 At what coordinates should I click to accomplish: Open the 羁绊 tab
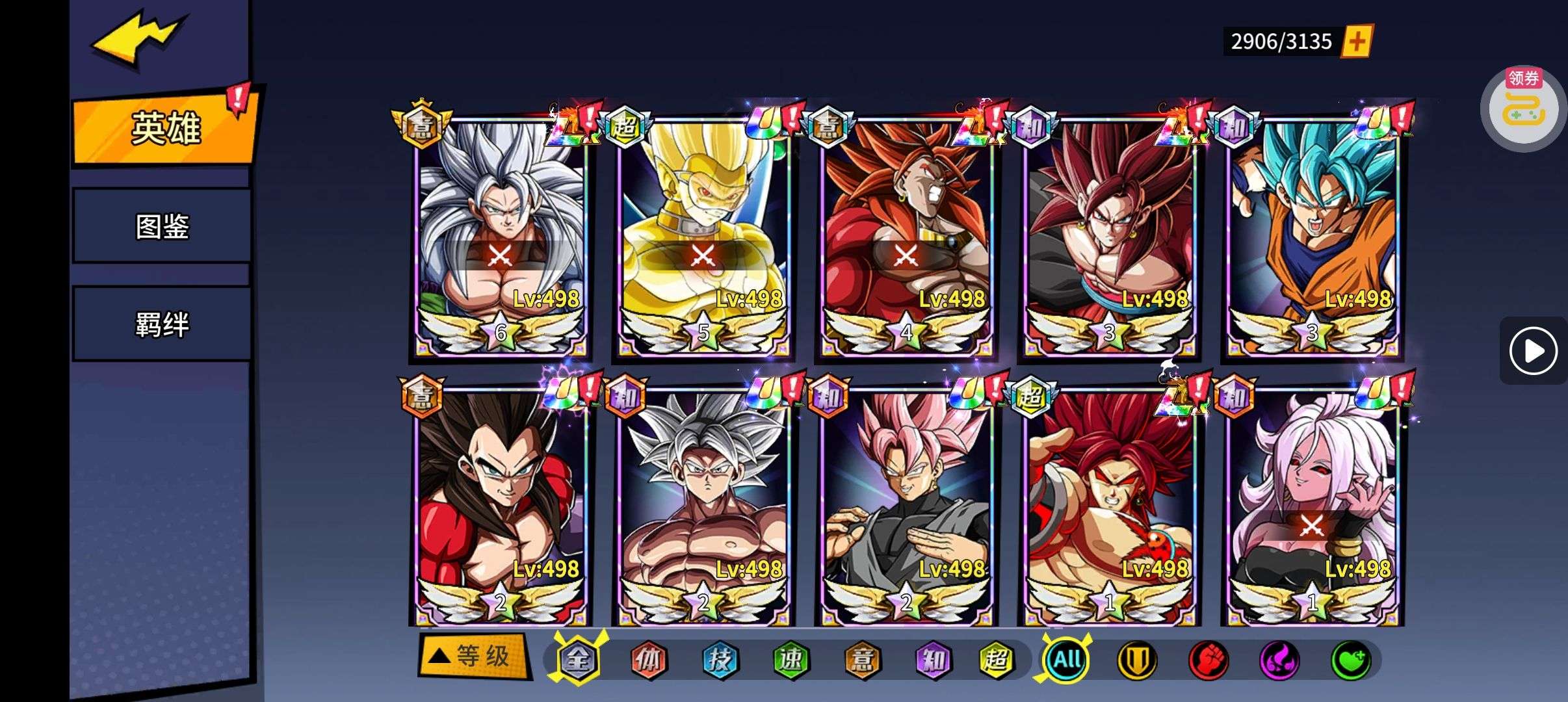[x=162, y=324]
